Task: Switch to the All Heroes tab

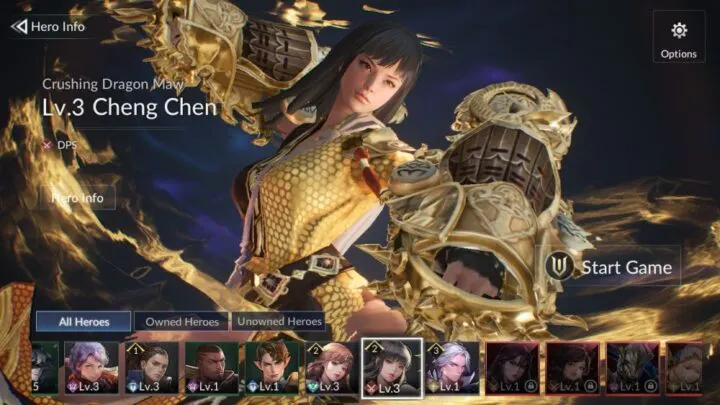Action: [x=84, y=321]
